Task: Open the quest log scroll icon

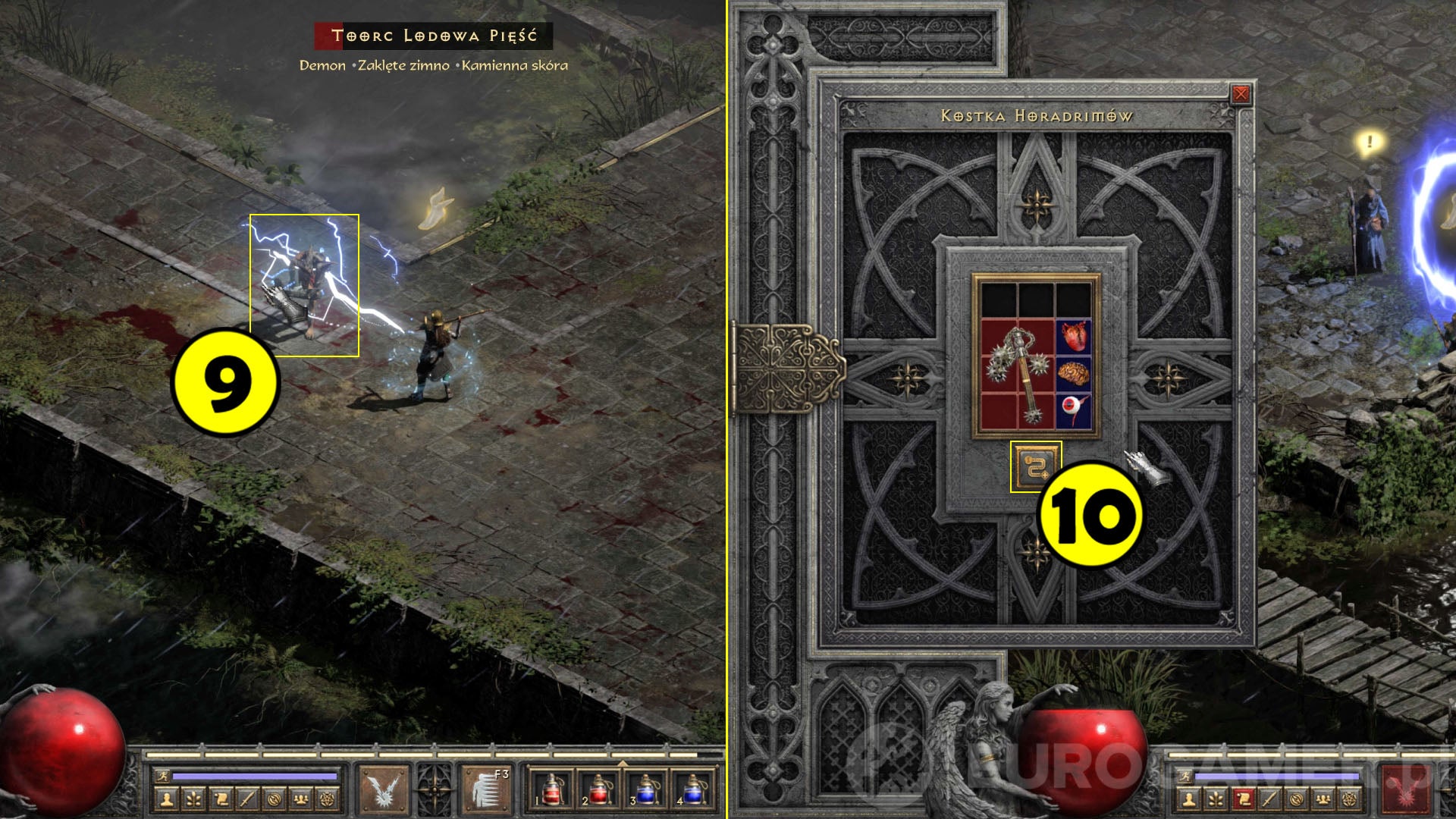Action: (x=222, y=797)
